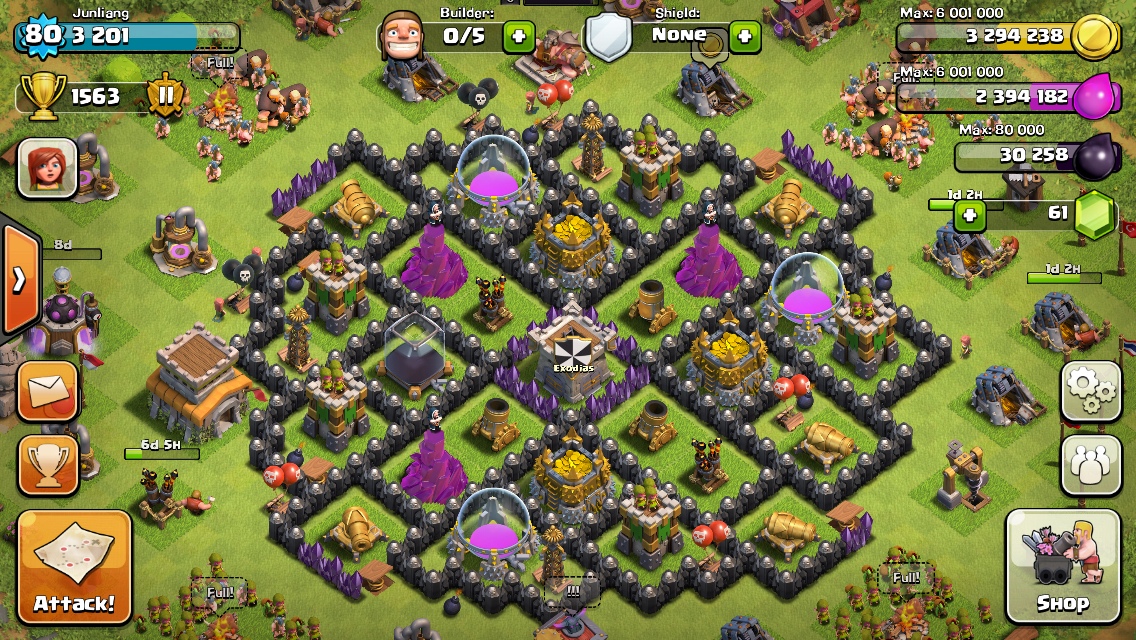Screen dimensions: 1136x640
Task: Buy a shield using its plus button
Action: [x=744, y=38]
